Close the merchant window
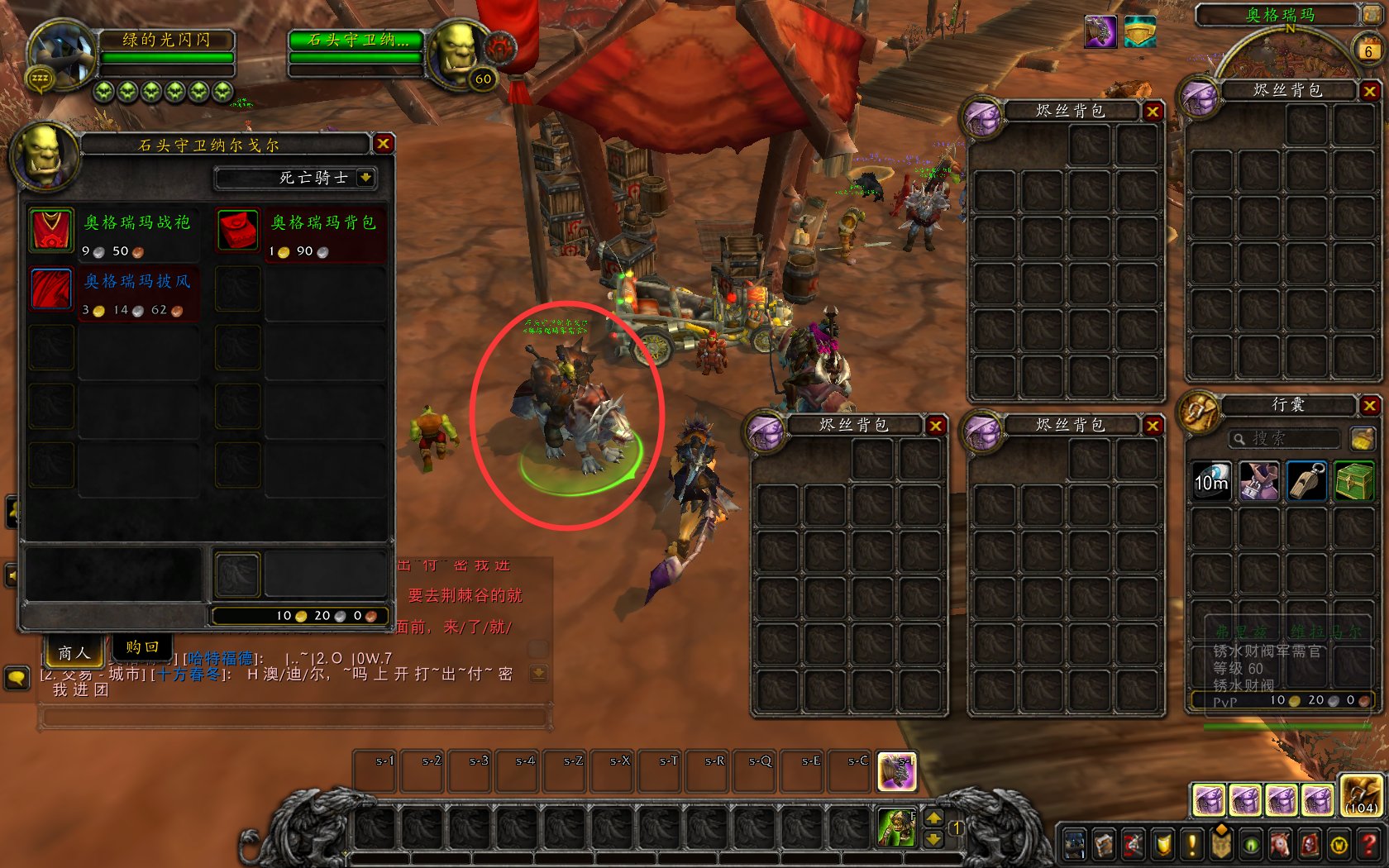This screenshot has width=1389, height=868. (x=383, y=144)
